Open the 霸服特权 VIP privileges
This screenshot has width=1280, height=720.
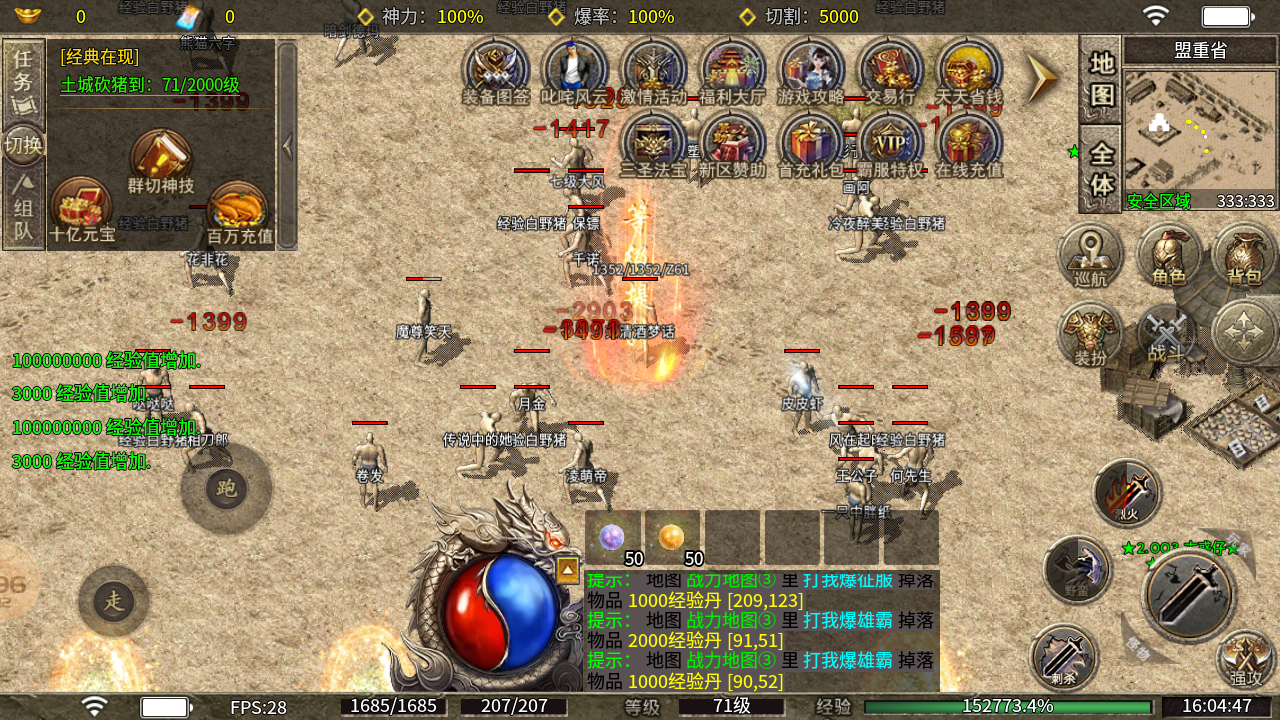tap(890, 143)
